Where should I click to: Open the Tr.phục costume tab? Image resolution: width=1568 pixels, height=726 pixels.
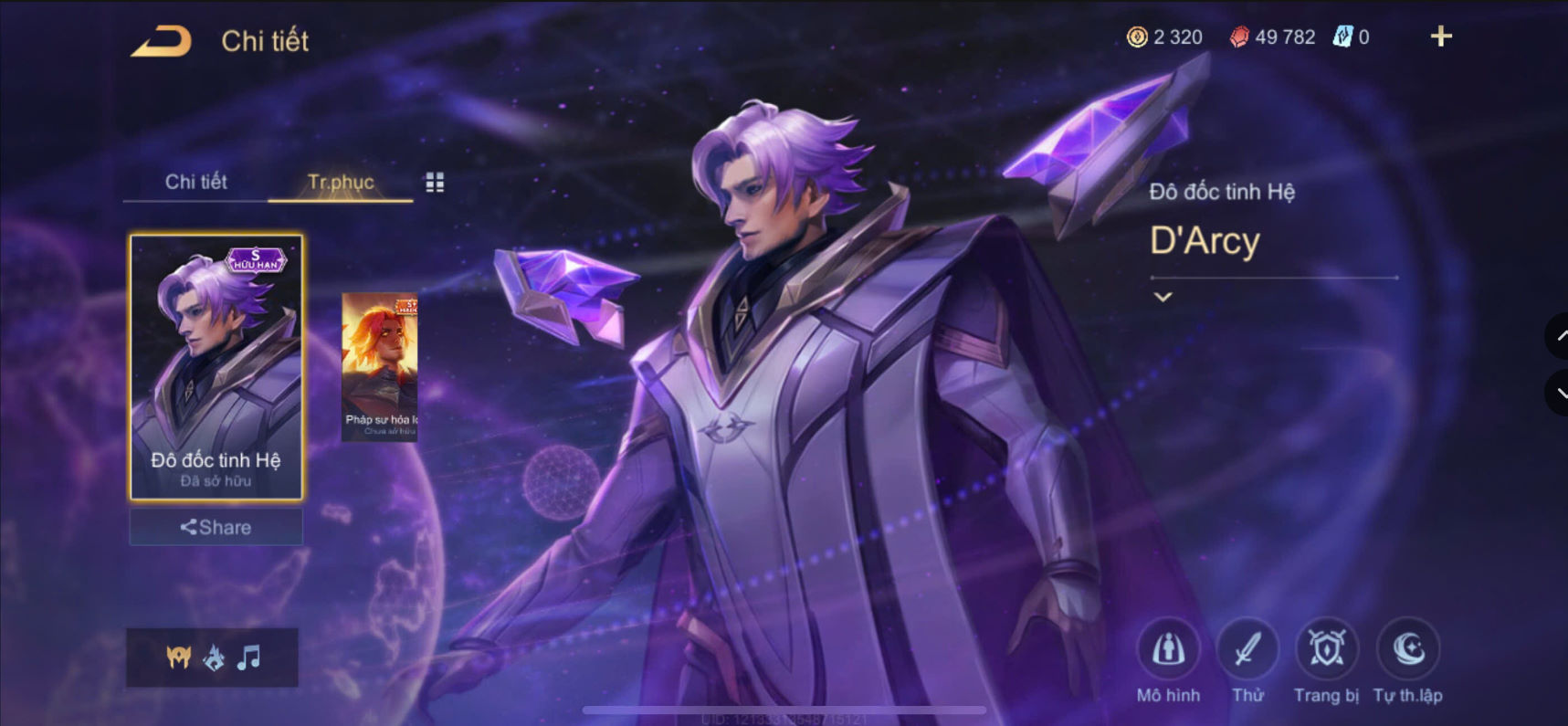click(341, 182)
